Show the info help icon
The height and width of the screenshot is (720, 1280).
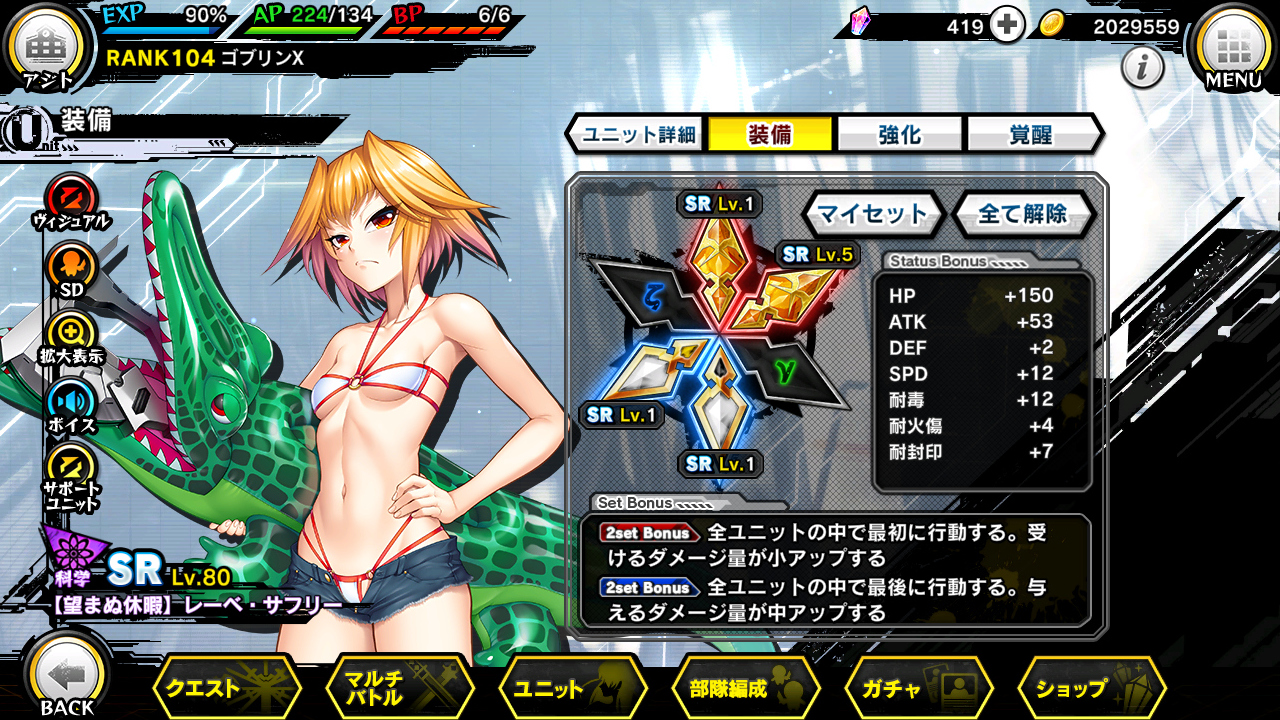tap(1141, 68)
